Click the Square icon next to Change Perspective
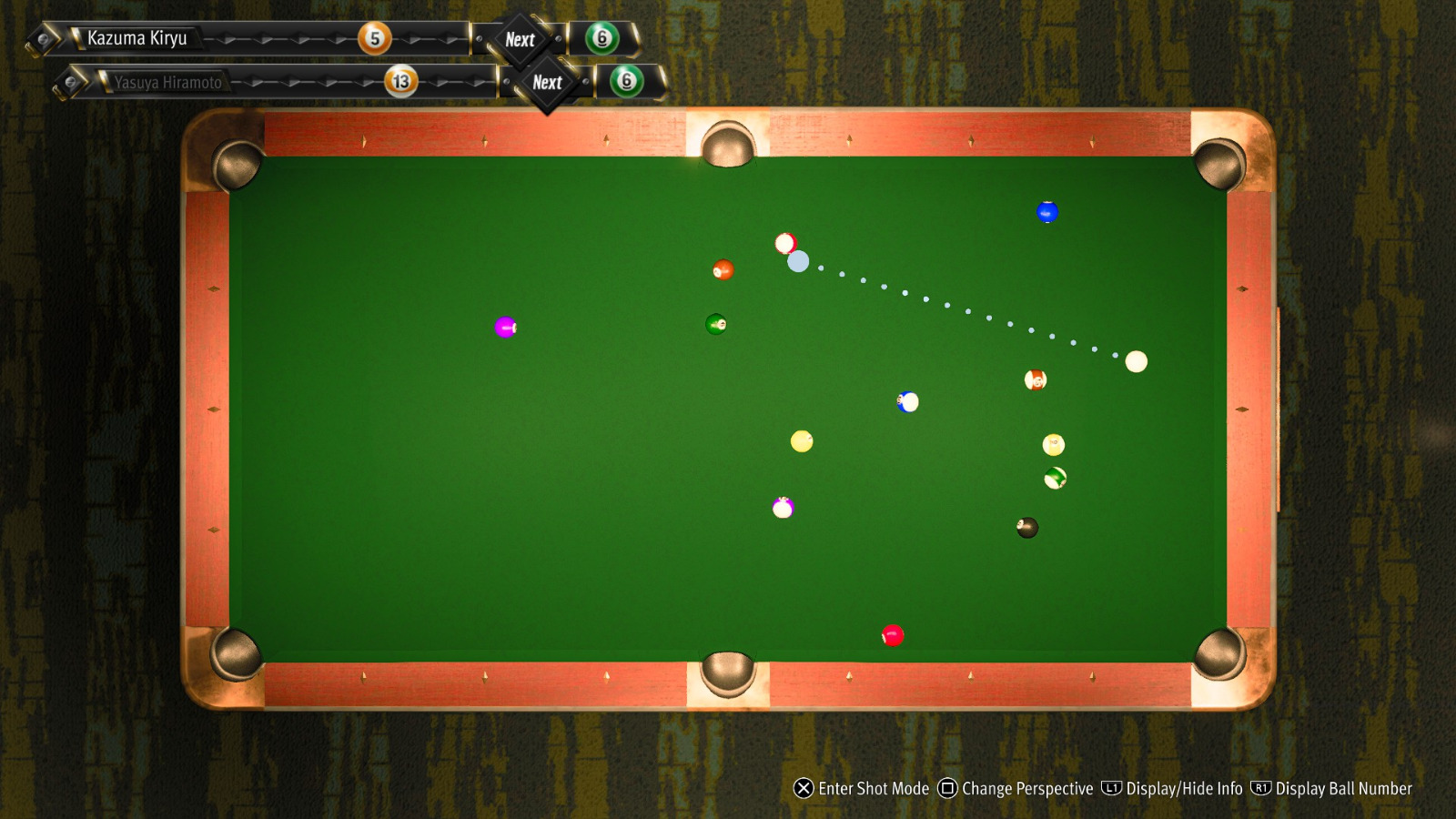Image resolution: width=1456 pixels, height=819 pixels. pyautogui.click(x=947, y=789)
